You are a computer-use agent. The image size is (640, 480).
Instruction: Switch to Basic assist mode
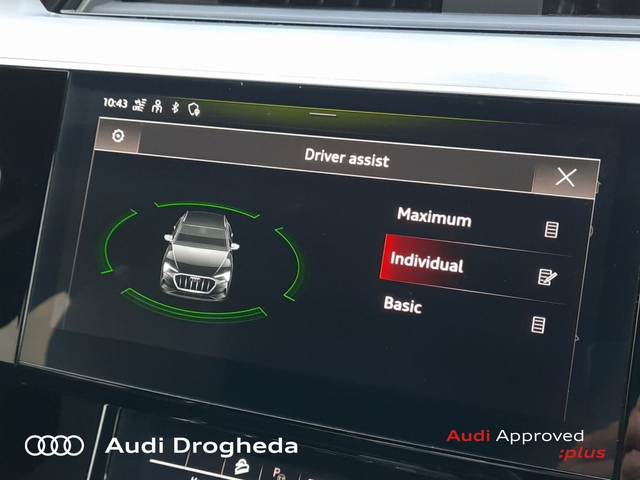(x=403, y=304)
